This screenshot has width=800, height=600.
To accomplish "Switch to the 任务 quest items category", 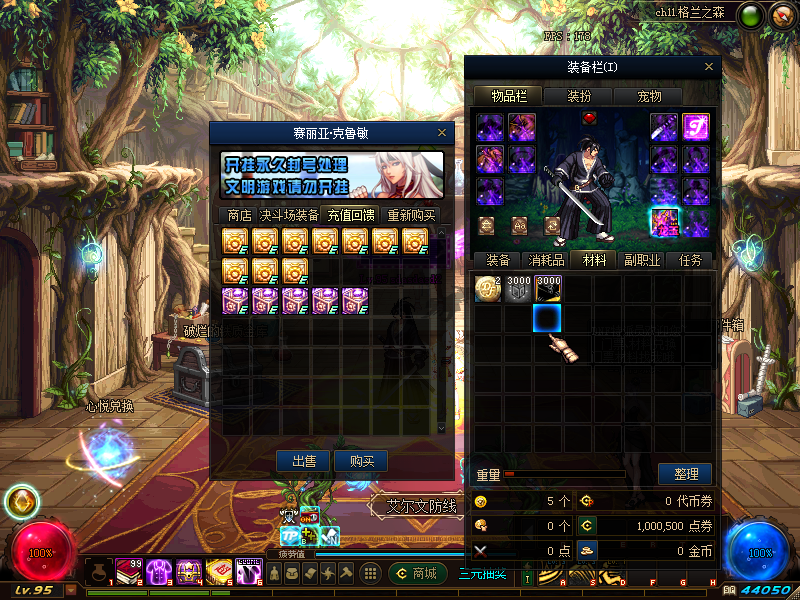I will pos(691,260).
